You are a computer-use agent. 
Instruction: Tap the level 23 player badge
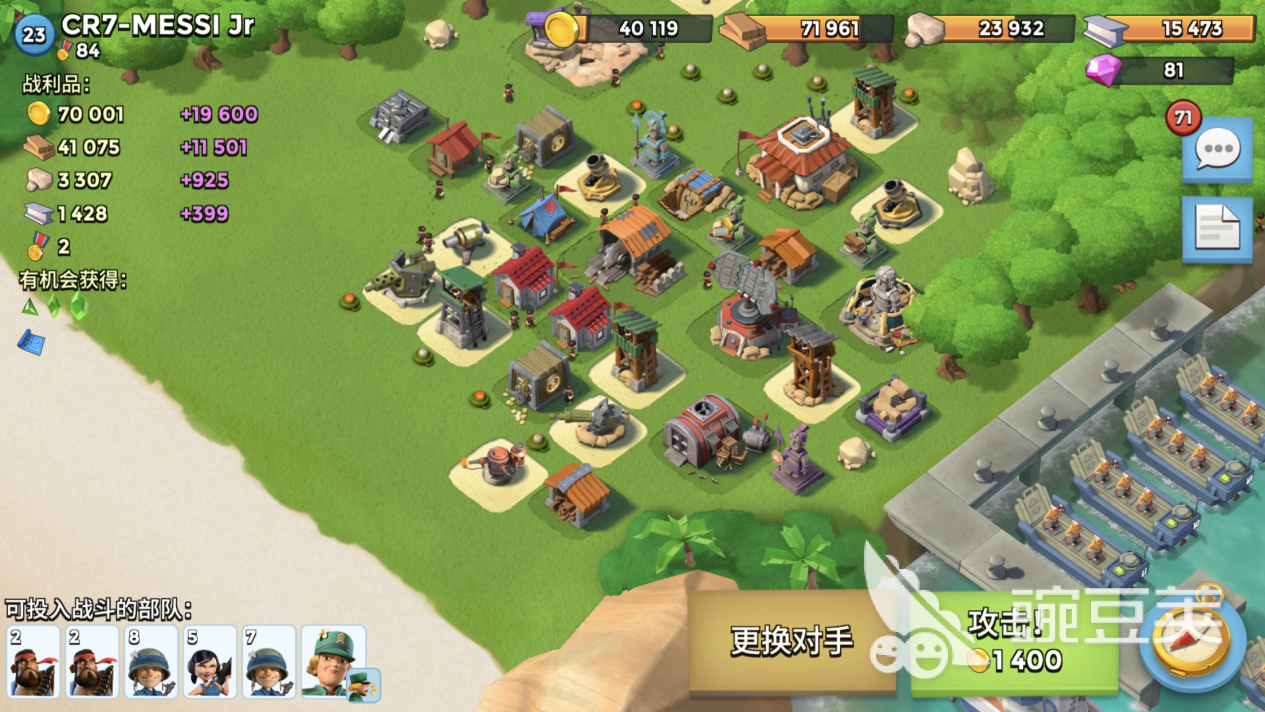[34, 35]
